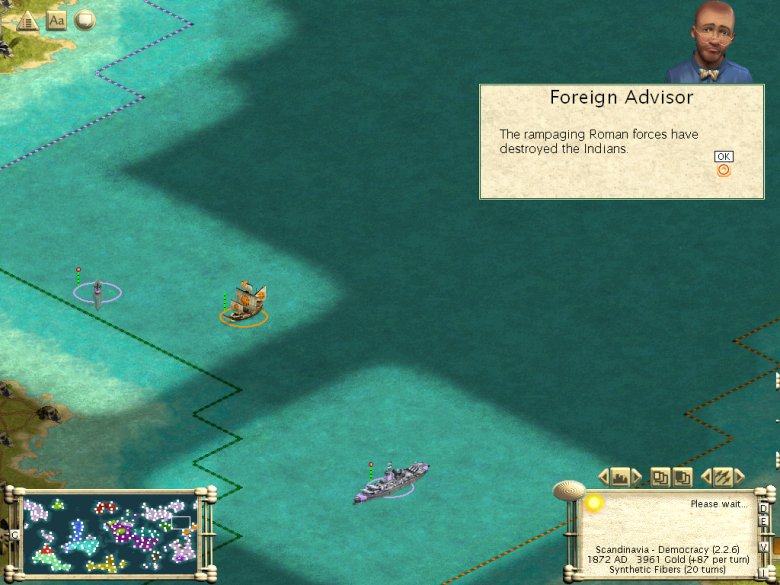Click the 'D' button on the info box
The width and height of the screenshot is (780, 585).
pos(764,508)
